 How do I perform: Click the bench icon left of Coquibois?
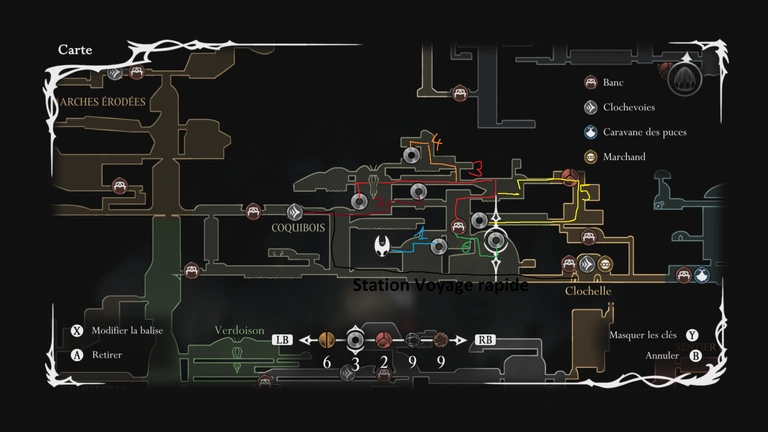tap(254, 211)
